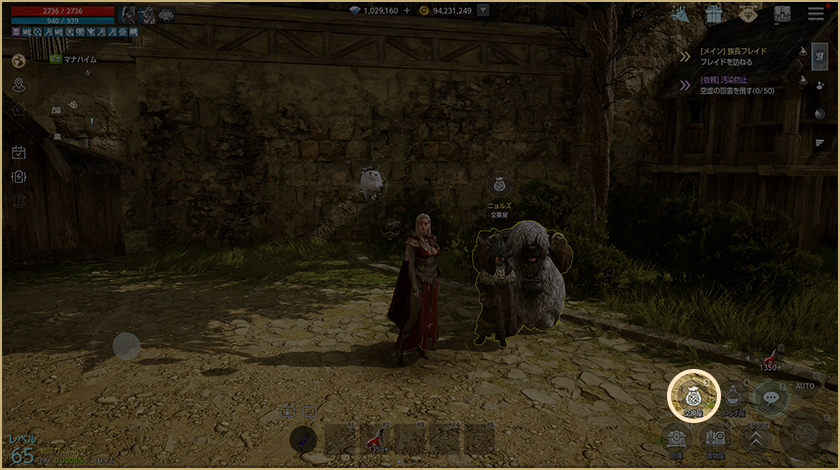Toggle AUTO combat mode
Screen dimensions: 840x470
(805, 386)
